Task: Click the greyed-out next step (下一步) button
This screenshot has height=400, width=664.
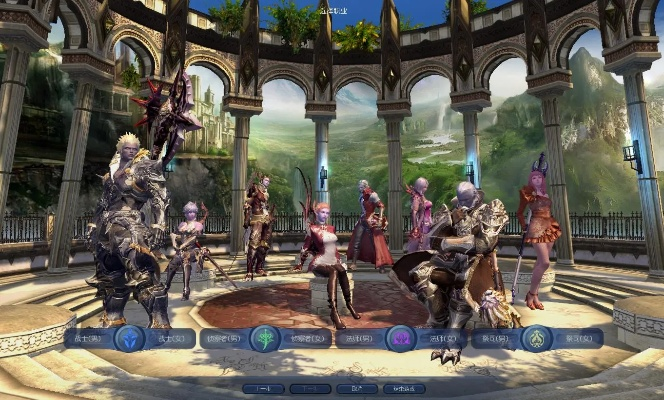Action: (310, 388)
